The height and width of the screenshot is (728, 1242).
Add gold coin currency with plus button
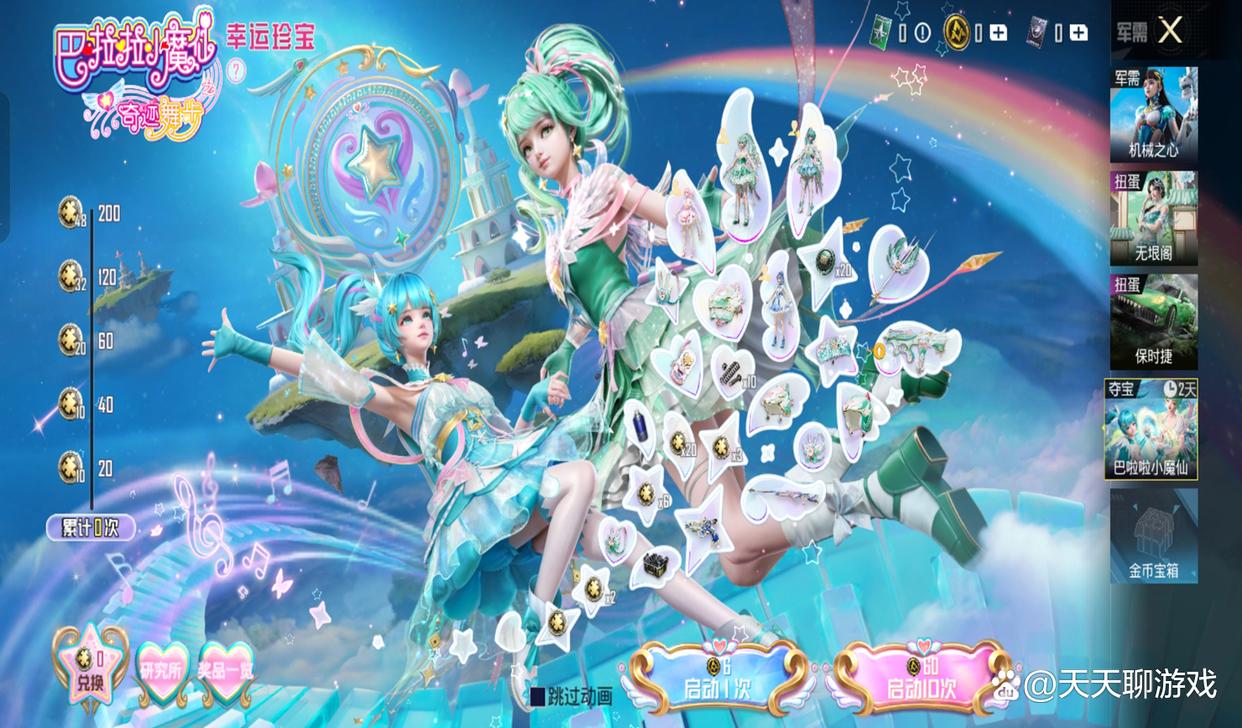(998, 33)
